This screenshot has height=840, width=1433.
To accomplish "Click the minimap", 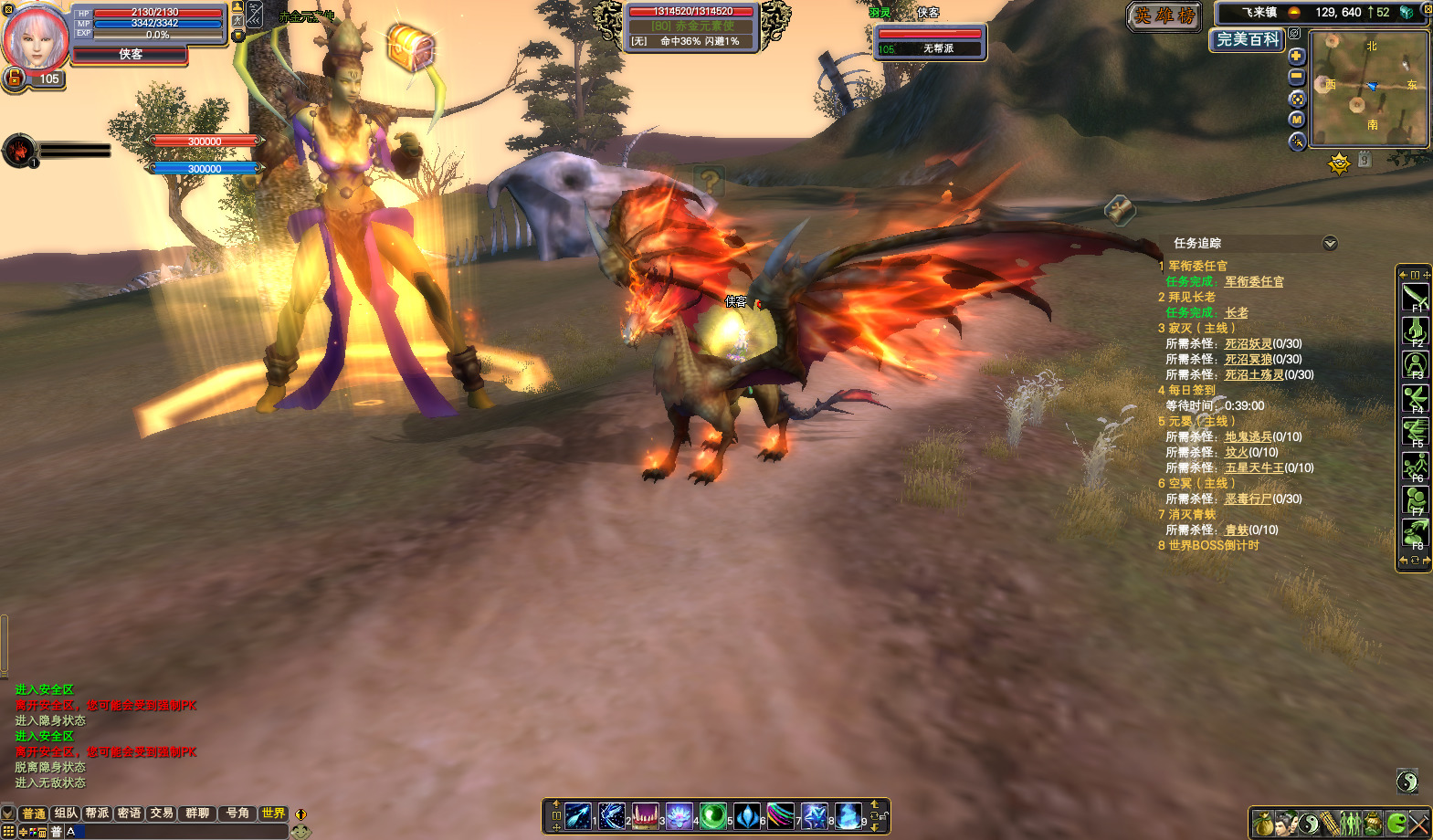I will pos(1368,89).
